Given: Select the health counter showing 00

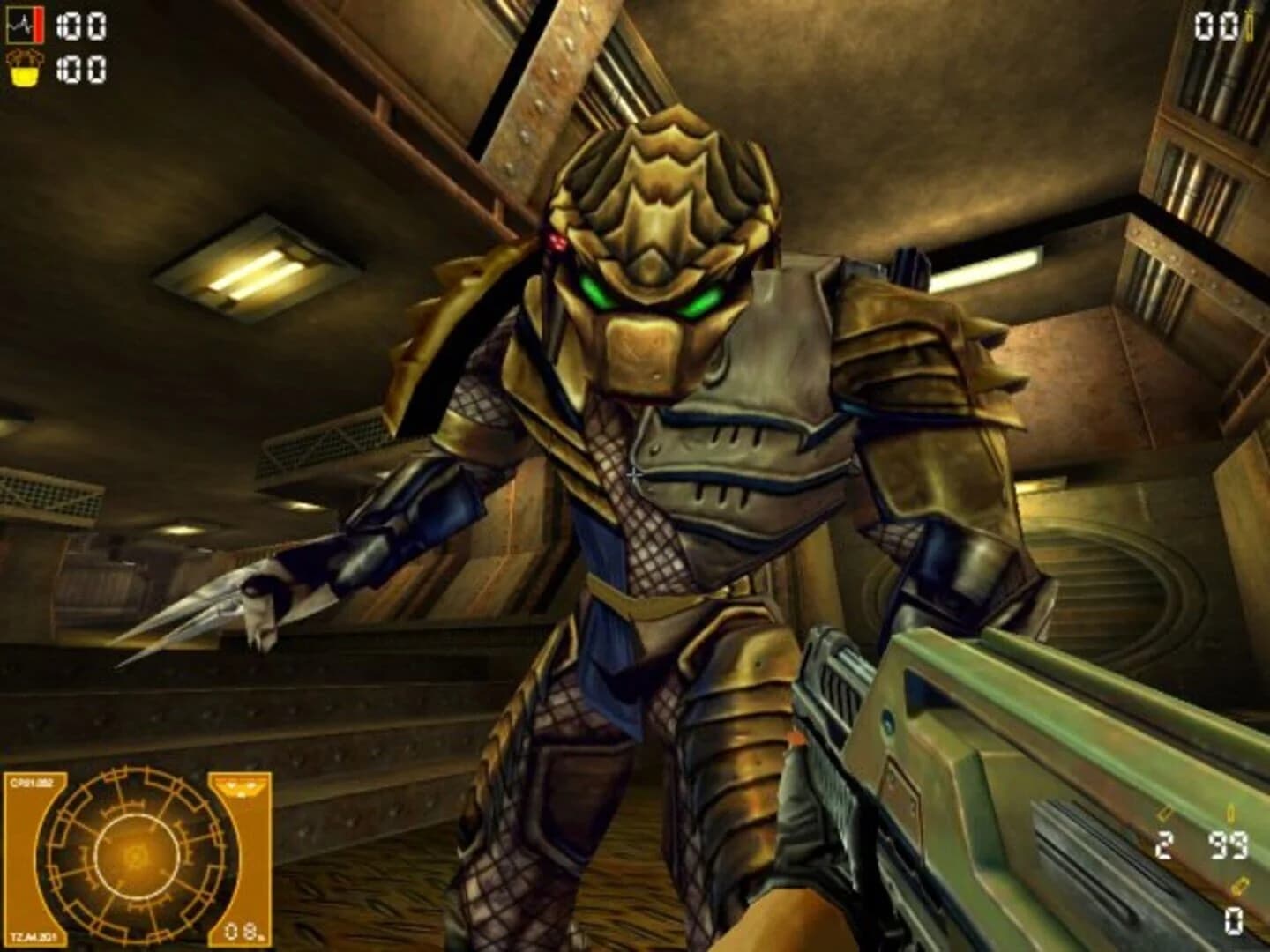Looking at the screenshot, I should pos(81,26).
